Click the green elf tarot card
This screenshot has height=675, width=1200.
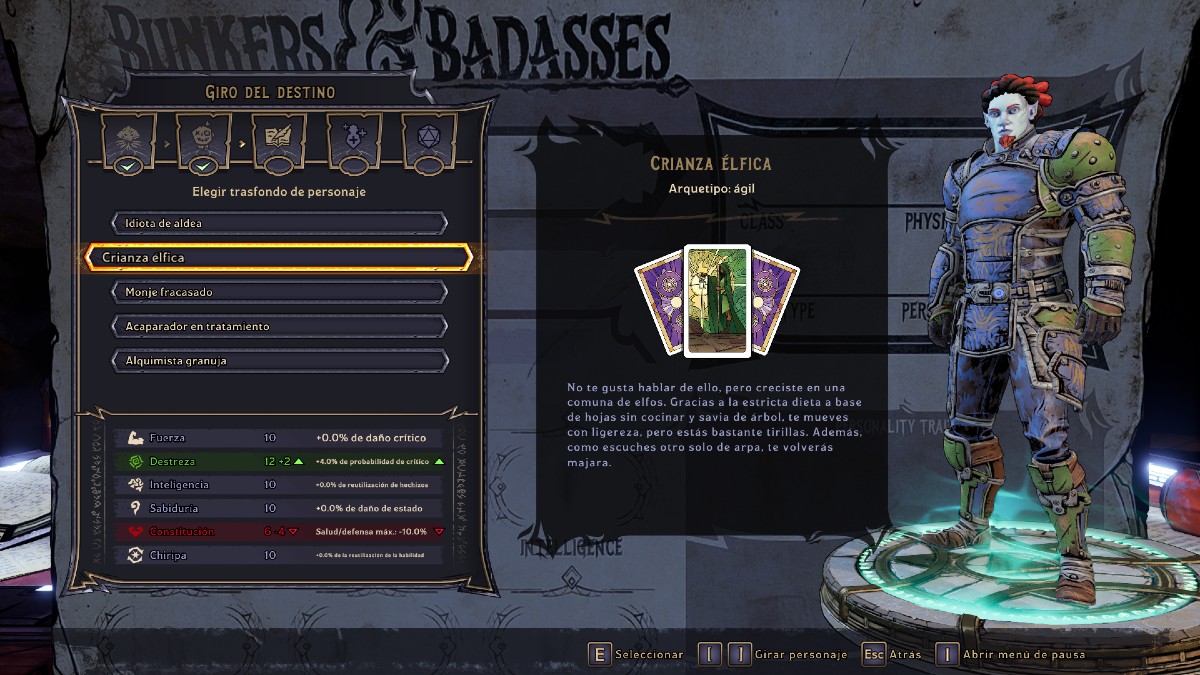pos(717,301)
